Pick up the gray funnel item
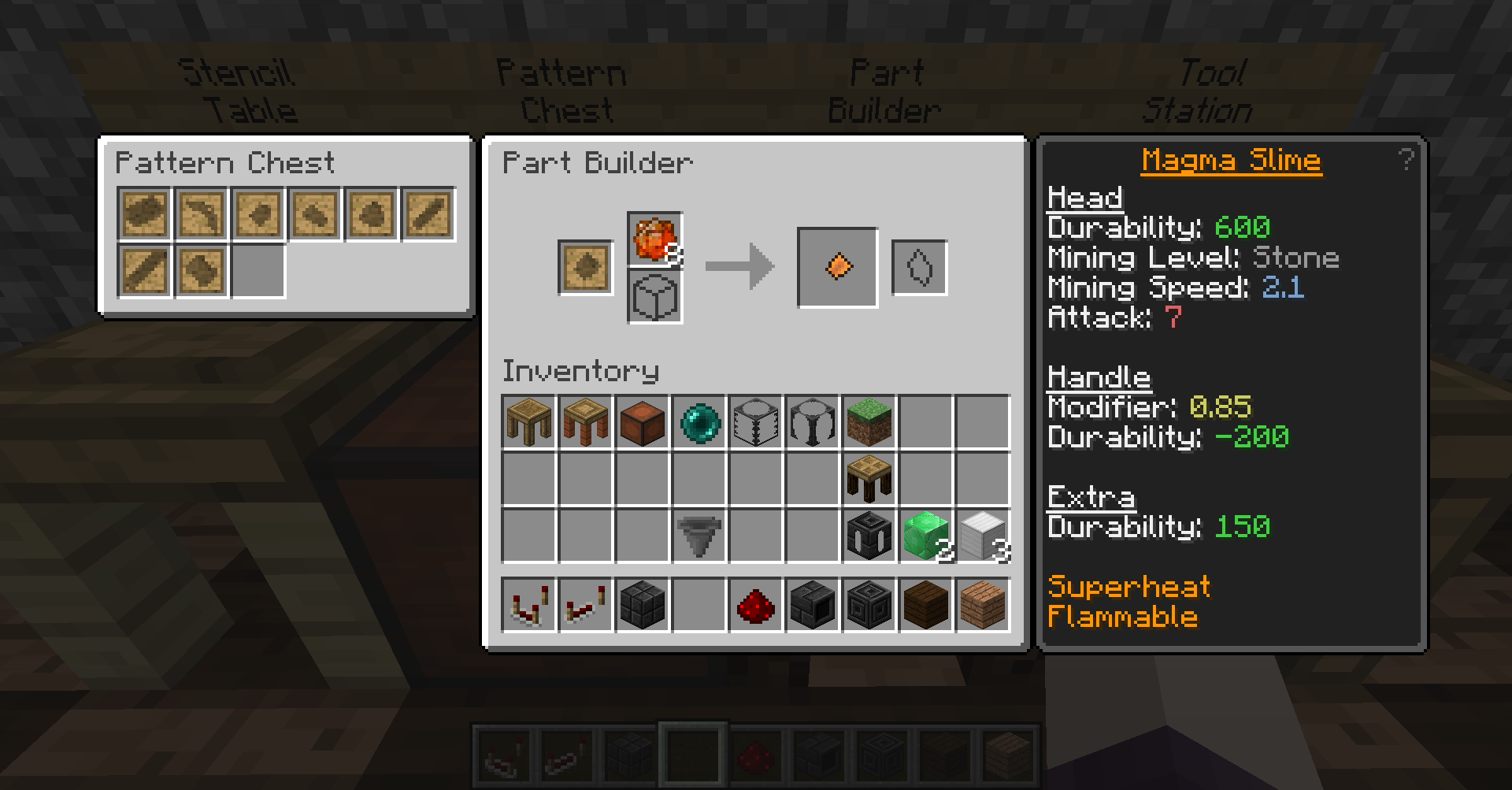 [x=699, y=536]
